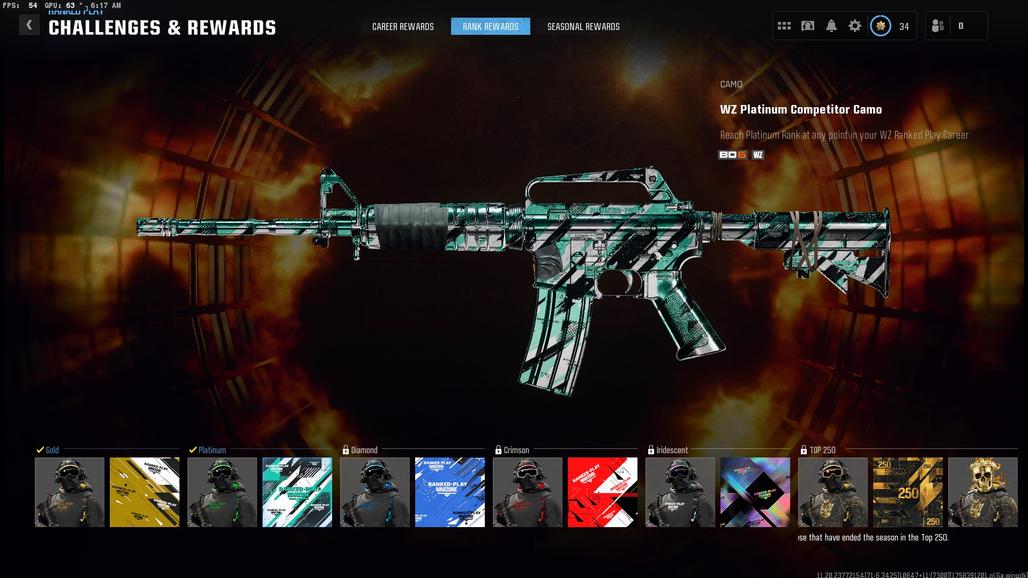Switch to the Career Rewards tab

coord(403,27)
